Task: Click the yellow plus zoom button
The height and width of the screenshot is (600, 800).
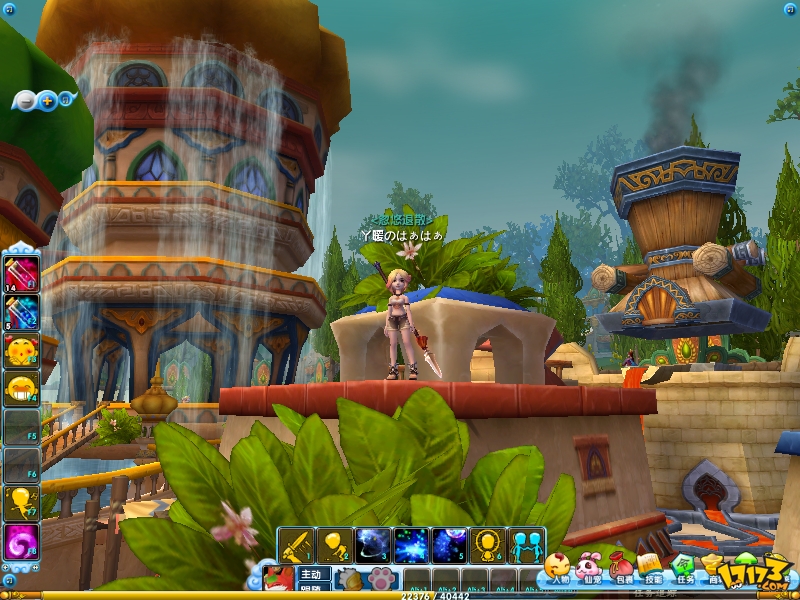Action: (x=47, y=100)
